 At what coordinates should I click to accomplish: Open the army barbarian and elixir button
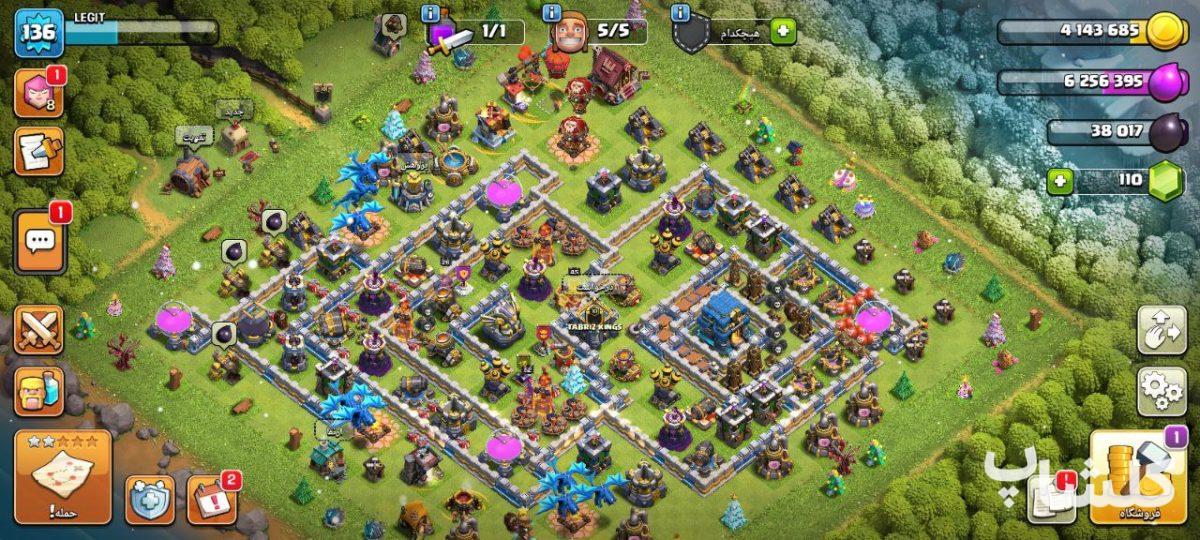(38, 391)
